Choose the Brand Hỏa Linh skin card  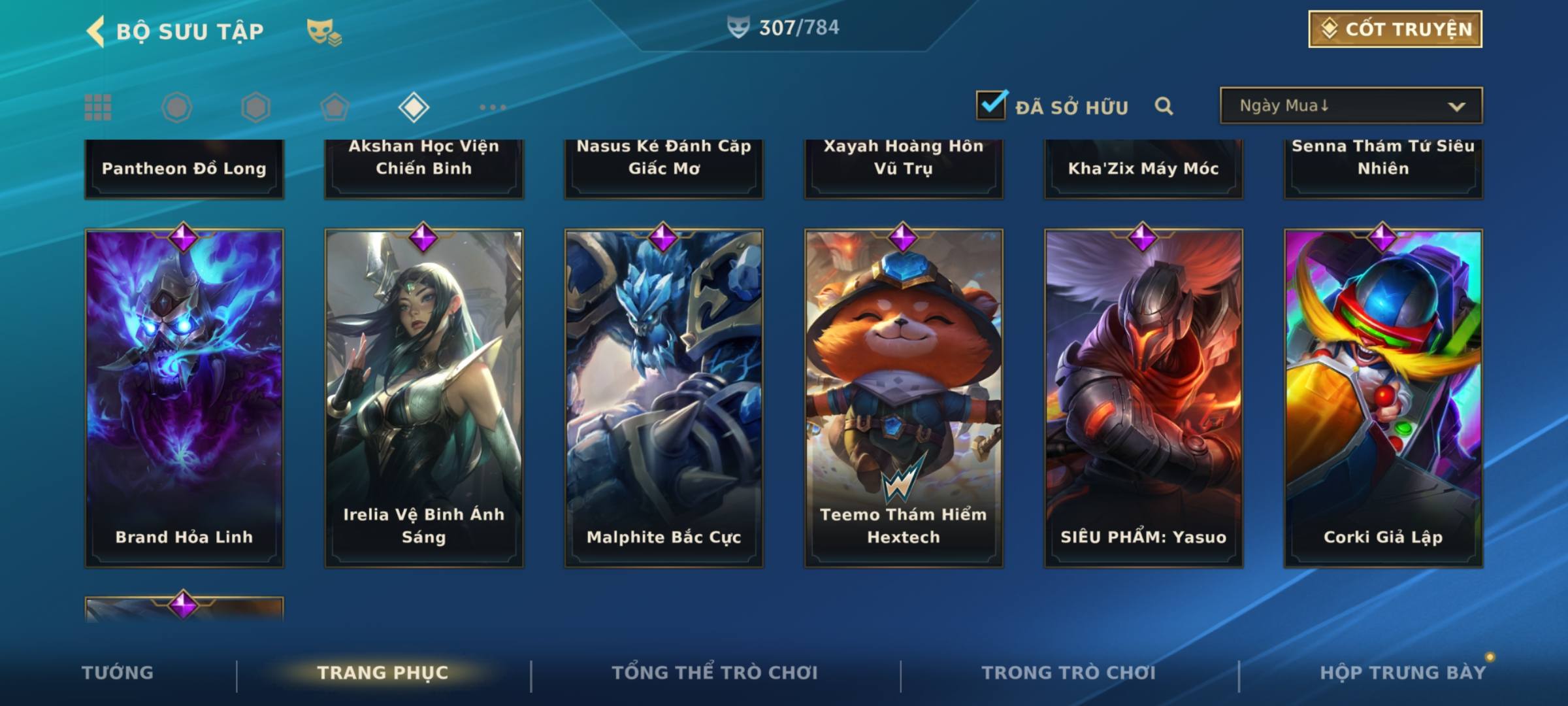click(x=184, y=397)
